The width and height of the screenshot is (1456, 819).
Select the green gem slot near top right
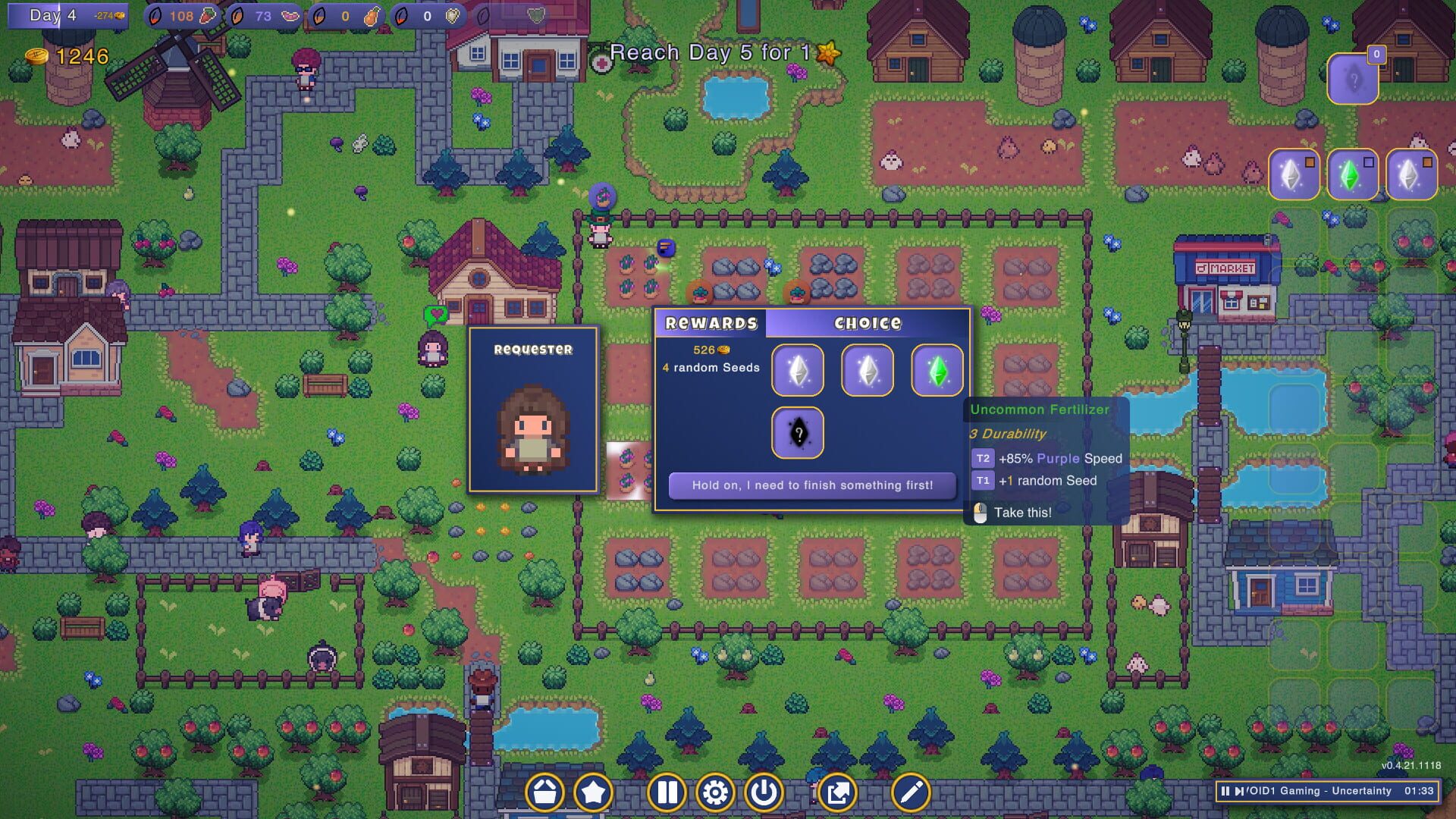coord(1353,173)
